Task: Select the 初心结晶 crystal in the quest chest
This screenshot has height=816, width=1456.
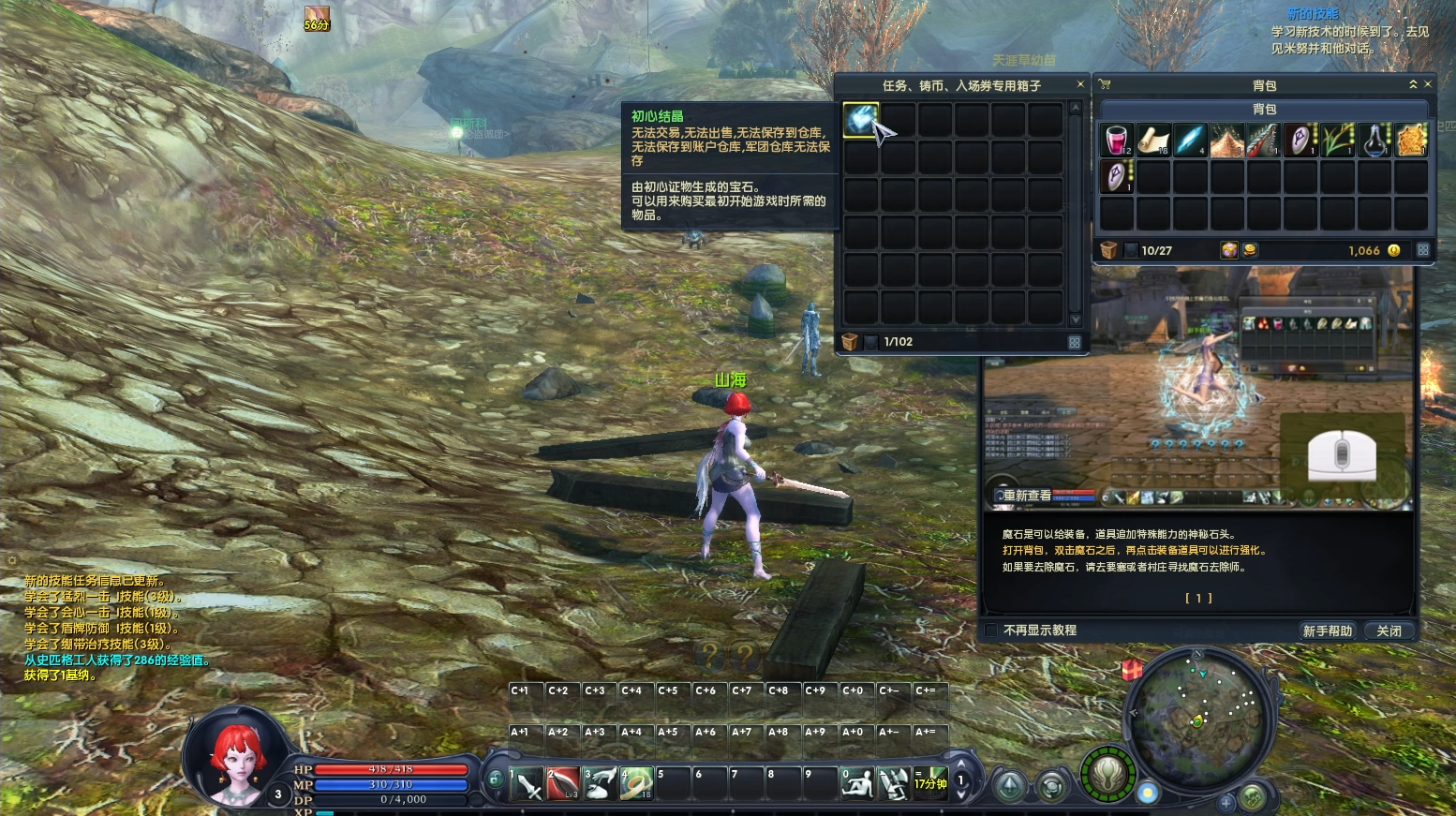Action: tap(860, 120)
